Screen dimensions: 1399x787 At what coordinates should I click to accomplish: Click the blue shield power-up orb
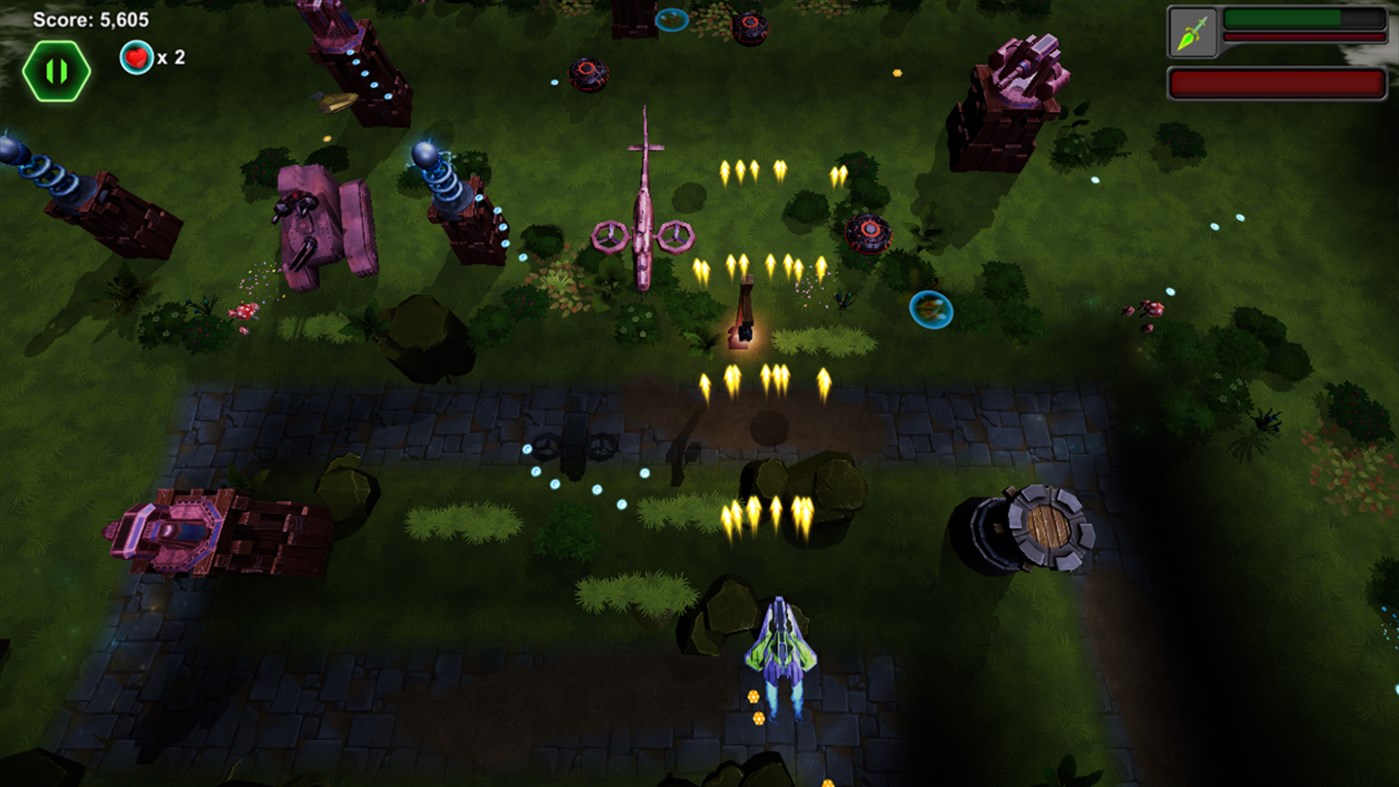coord(930,308)
